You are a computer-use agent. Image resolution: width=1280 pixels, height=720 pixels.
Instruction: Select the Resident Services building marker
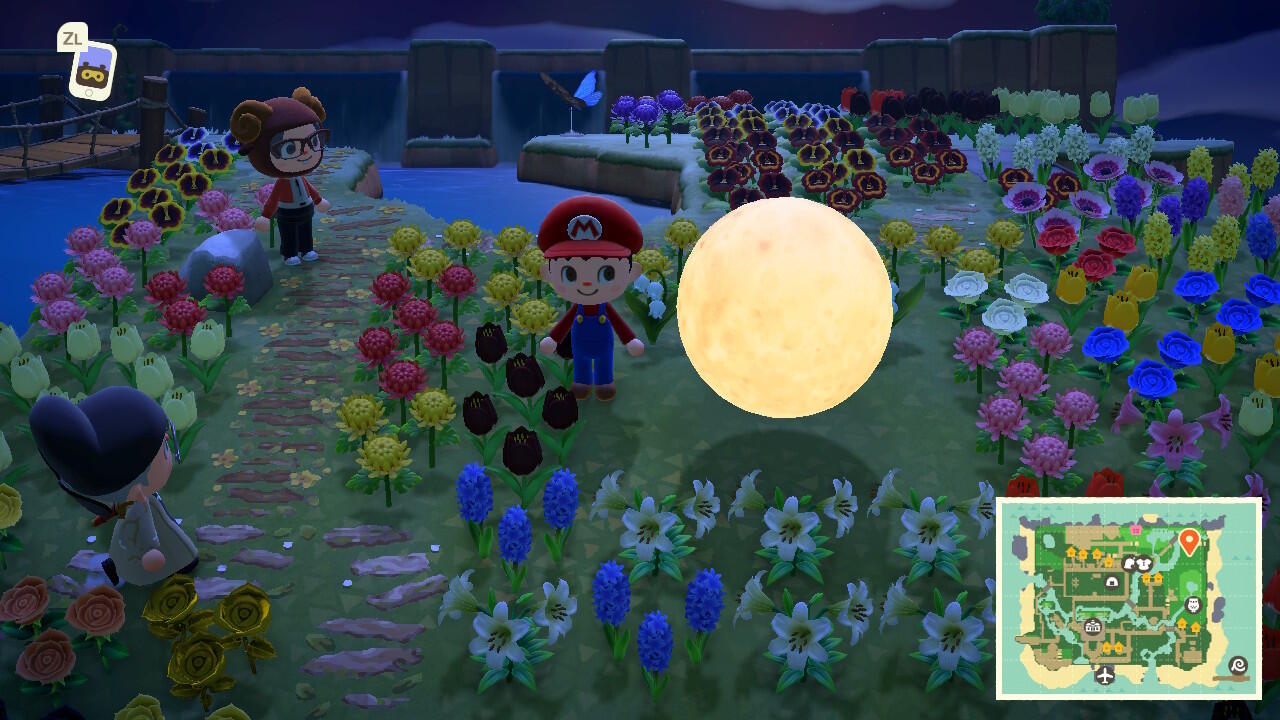[1093, 627]
